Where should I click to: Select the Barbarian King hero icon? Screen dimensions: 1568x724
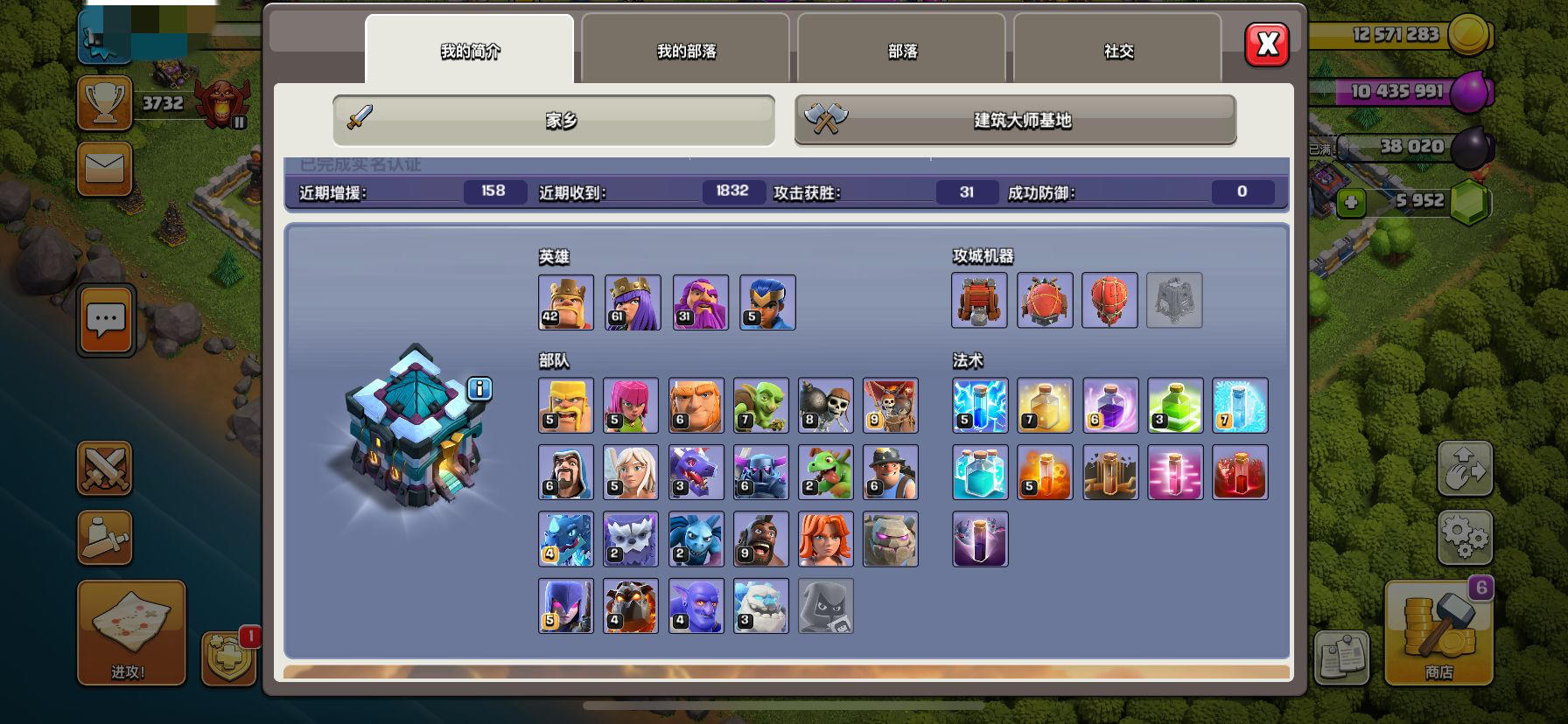[565, 303]
